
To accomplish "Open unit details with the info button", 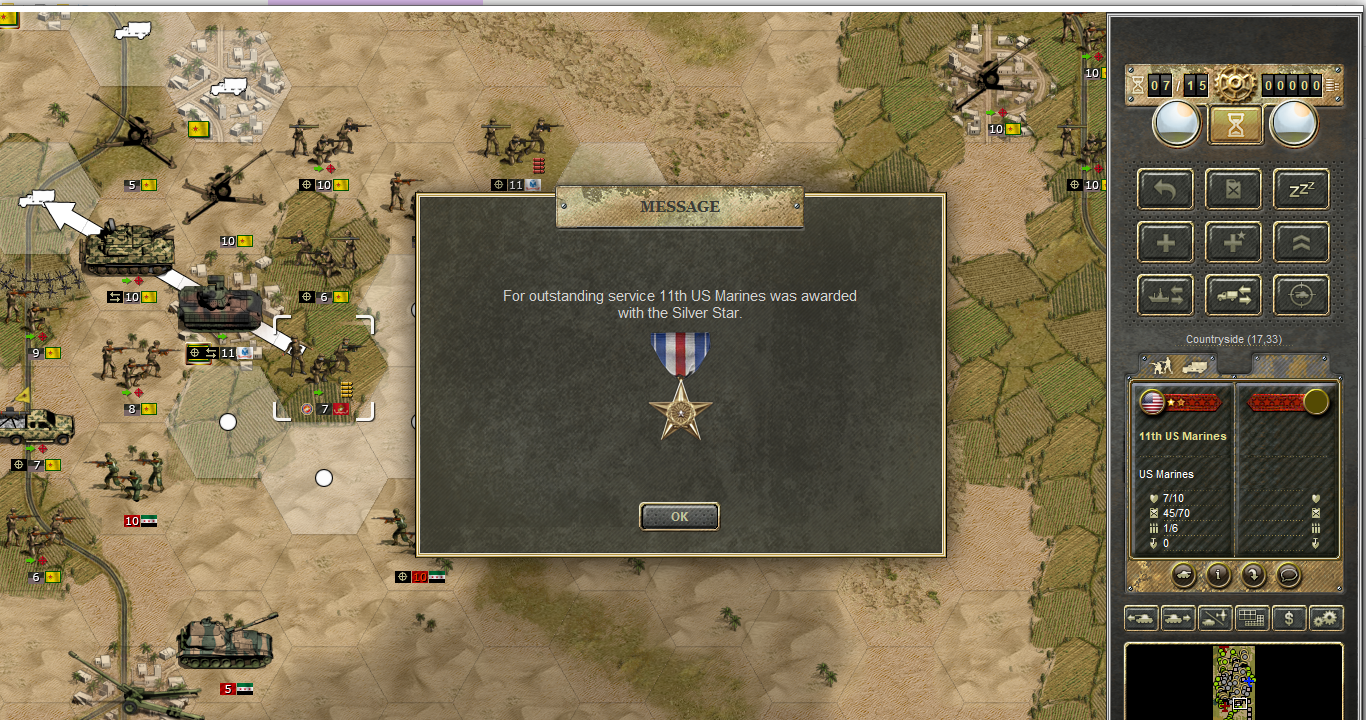I will pyautogui.click(x=1217, y=575).
